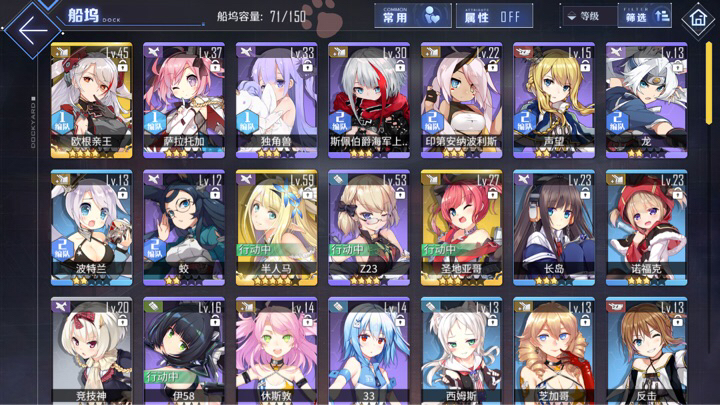Toggle the 常用 common filter
This screenshot has height=405, width=720.
[x=411, y=16]
